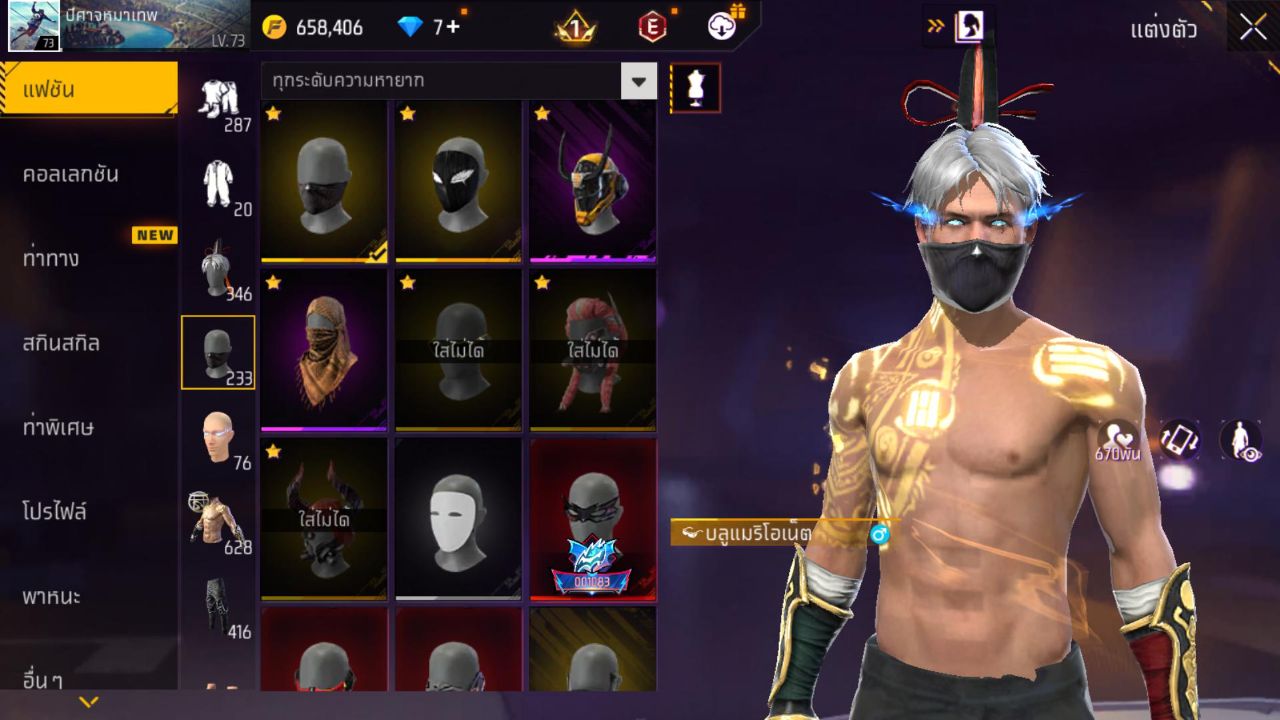Image resolution: width=1280 pixels, height=720 pixels.
Task: Open the diamond top-up plus button
Action: click(x=453, y=27)
